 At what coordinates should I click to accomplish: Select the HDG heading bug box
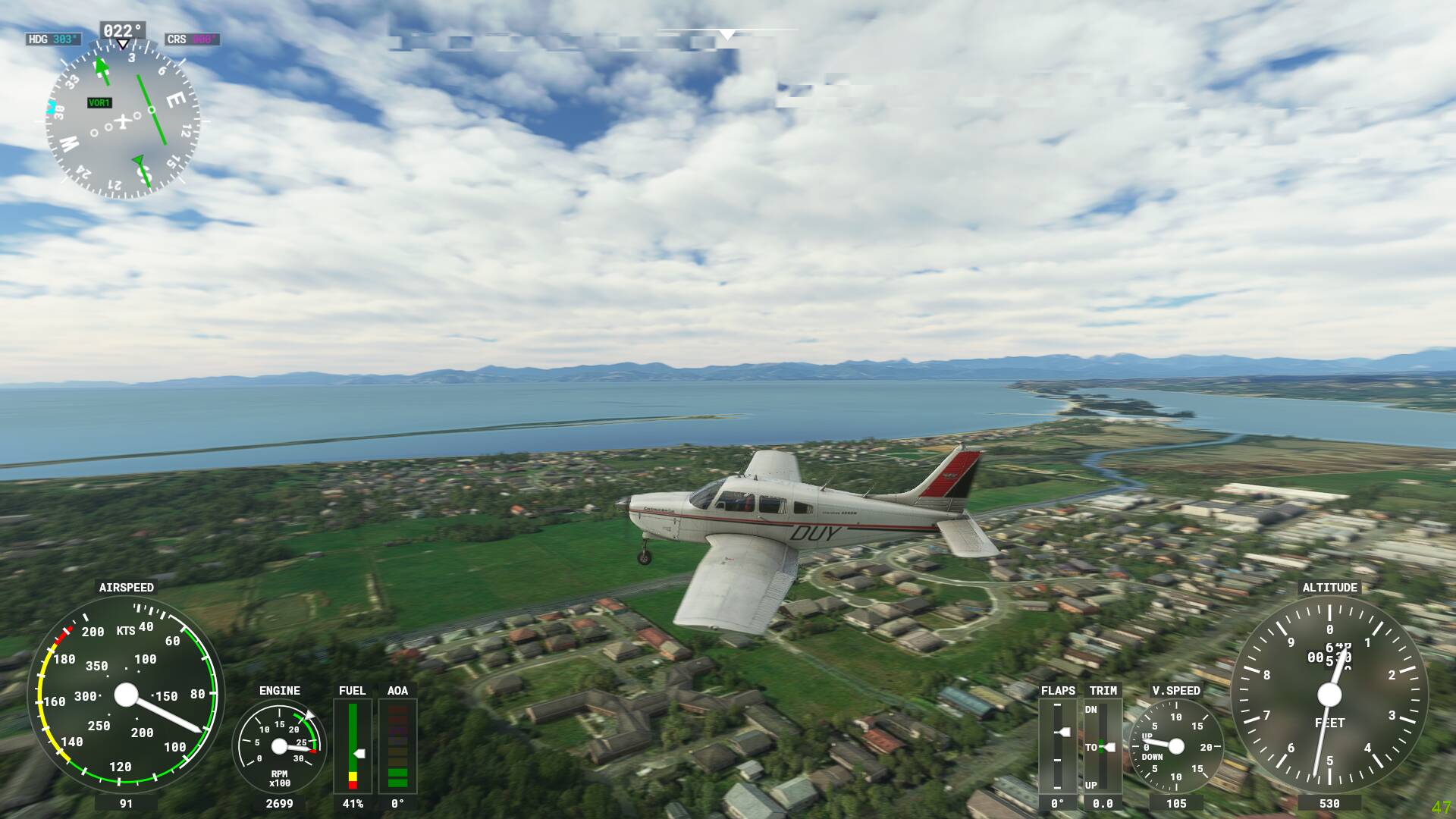(53, 39)
